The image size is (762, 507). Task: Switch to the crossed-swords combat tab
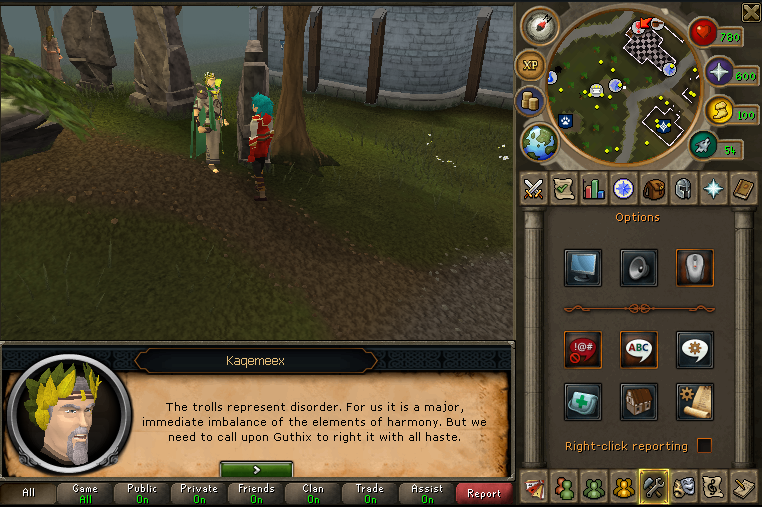(534, 188)
